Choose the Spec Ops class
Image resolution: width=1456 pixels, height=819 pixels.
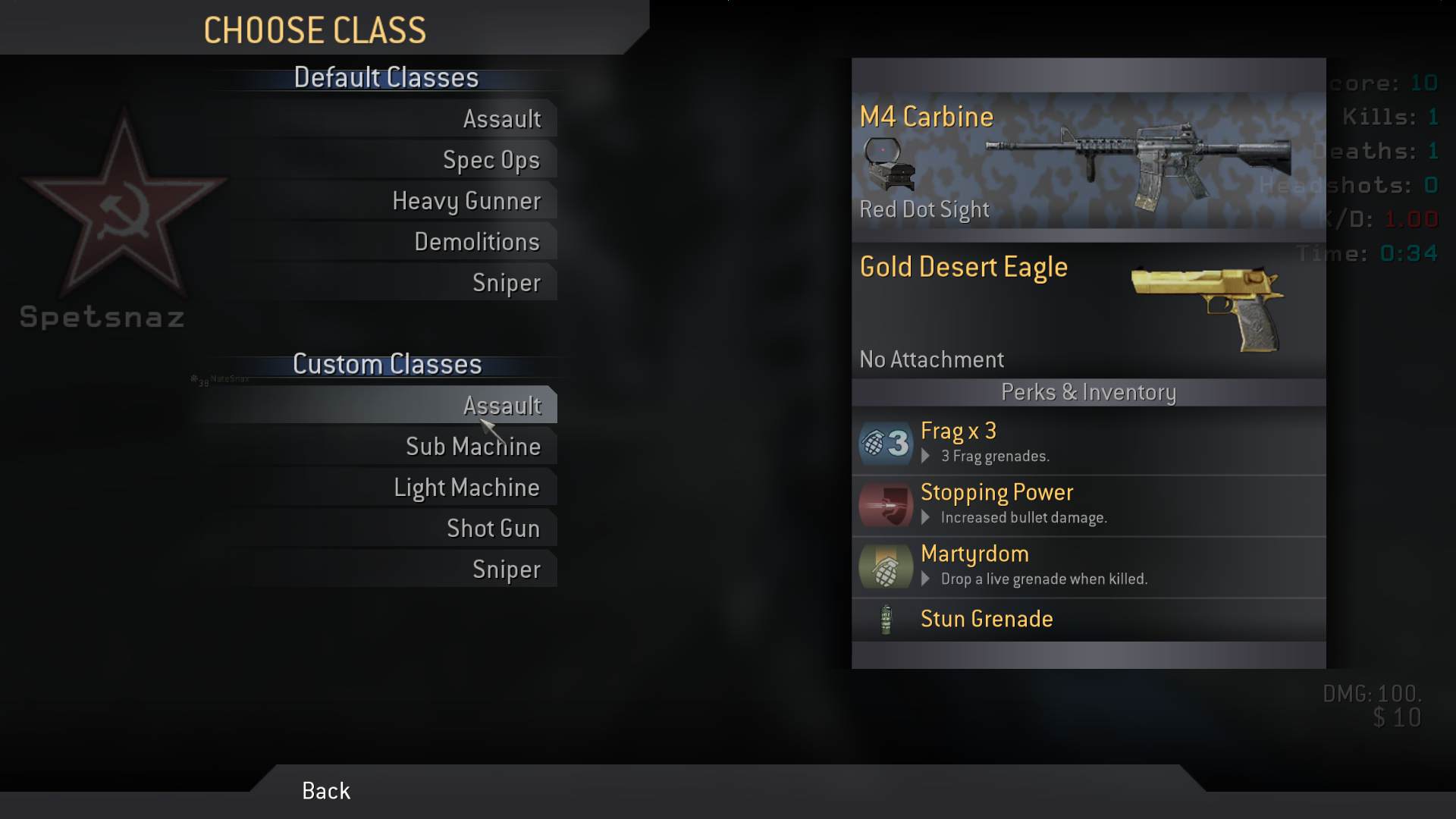point(491,160)
